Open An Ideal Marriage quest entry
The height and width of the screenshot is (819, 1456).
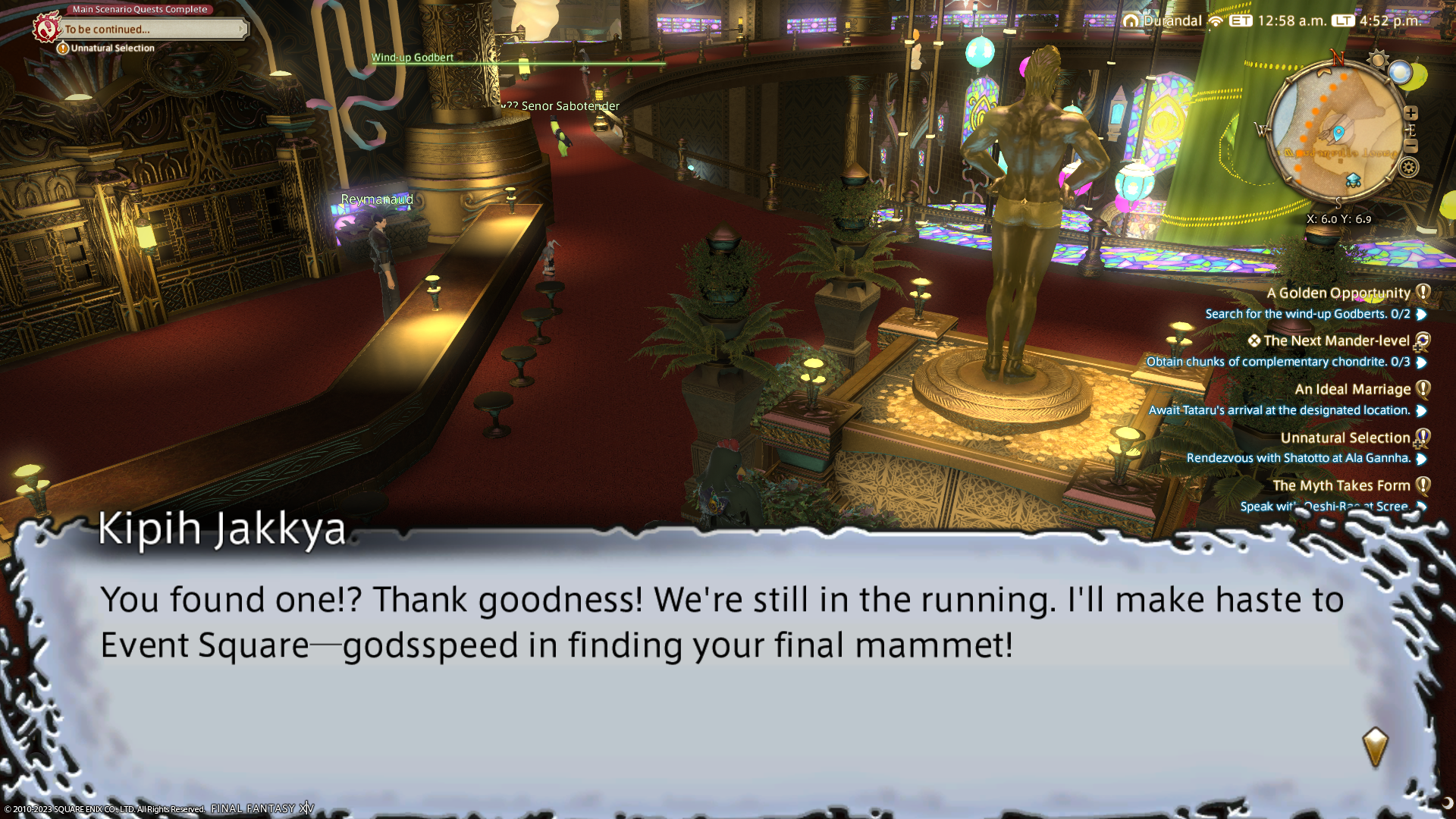click(1352, 390)
